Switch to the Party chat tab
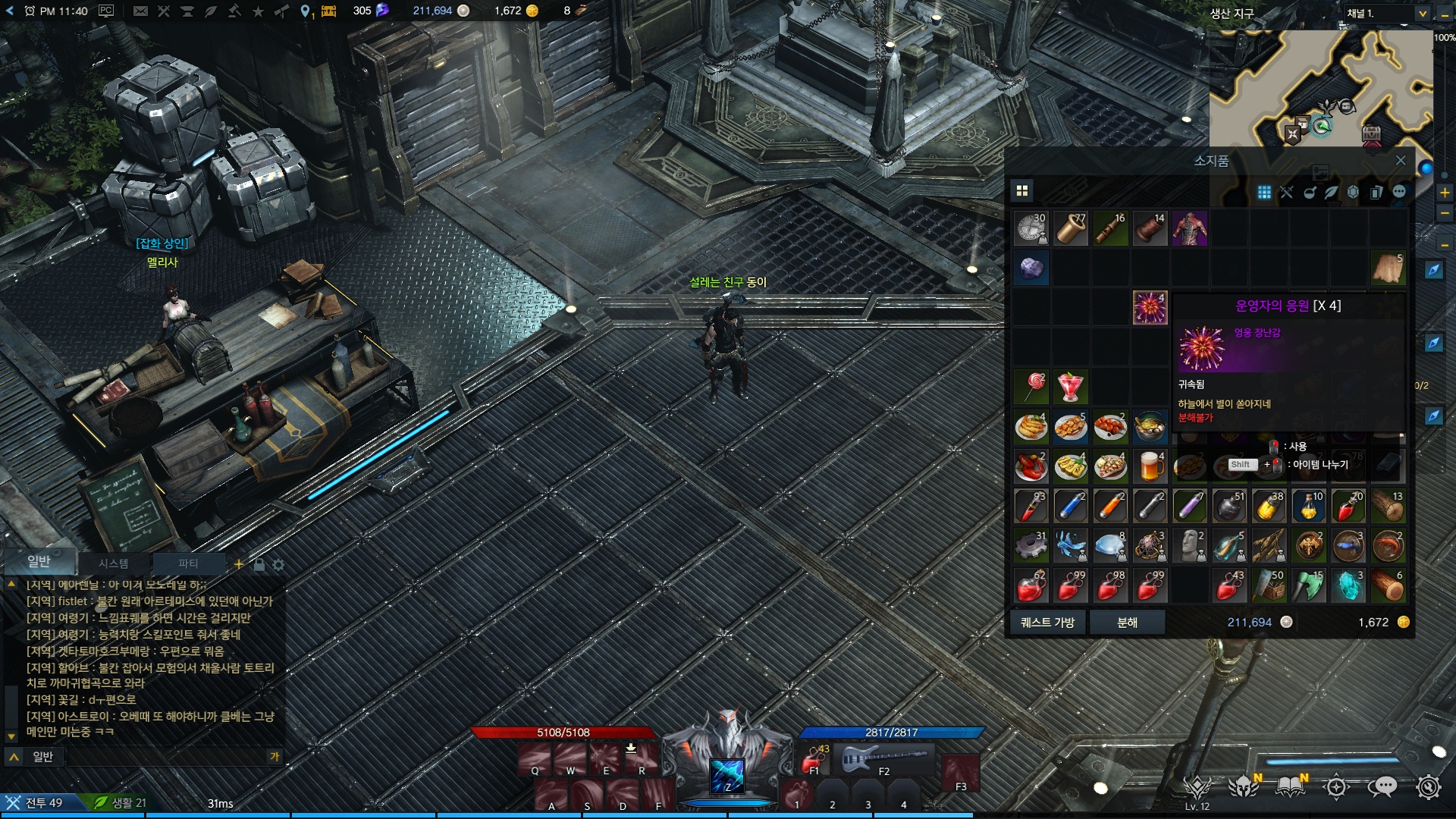1456x819 pixels. coord(188,563)
